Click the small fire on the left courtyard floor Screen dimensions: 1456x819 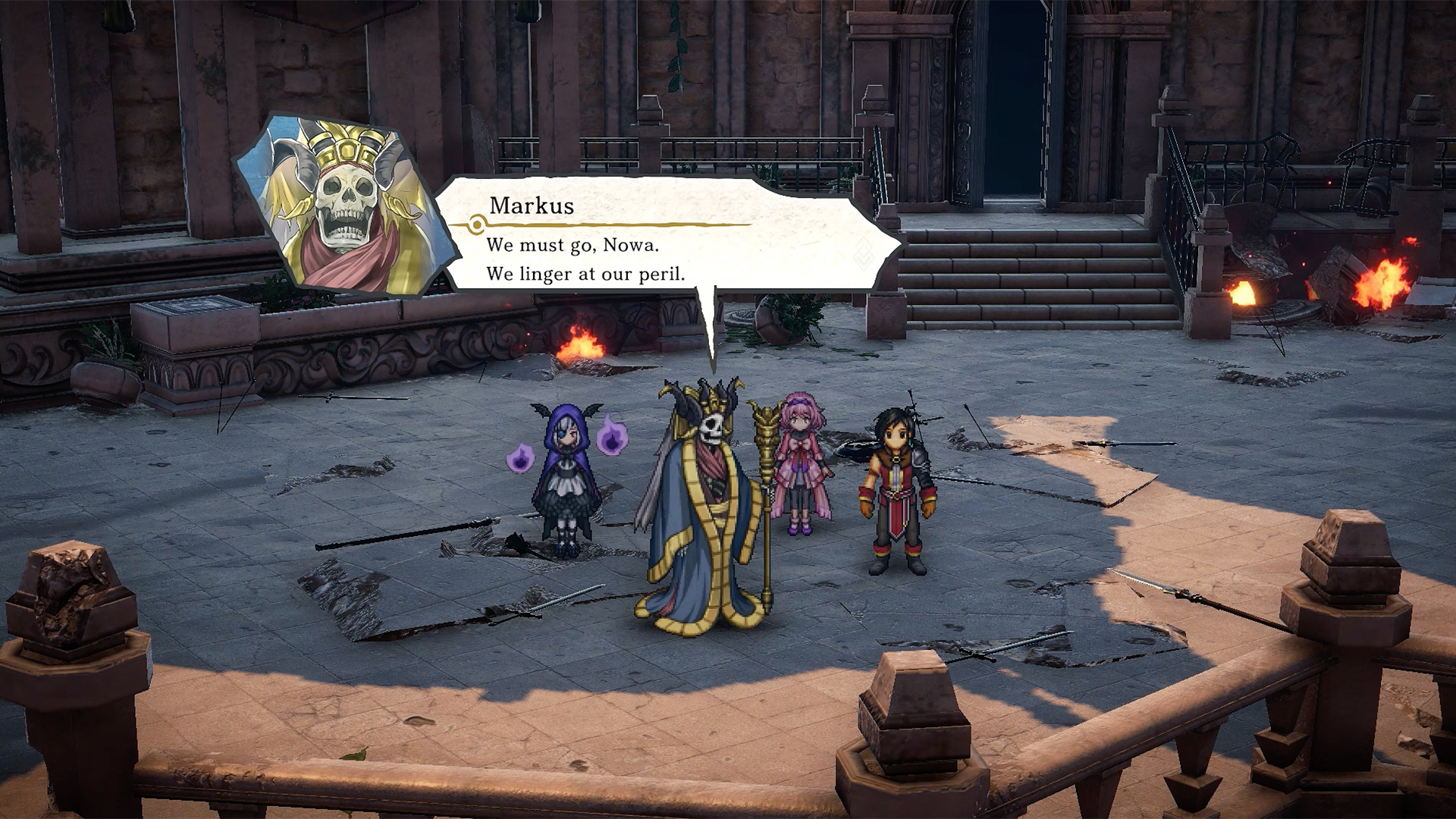point(580,345)
